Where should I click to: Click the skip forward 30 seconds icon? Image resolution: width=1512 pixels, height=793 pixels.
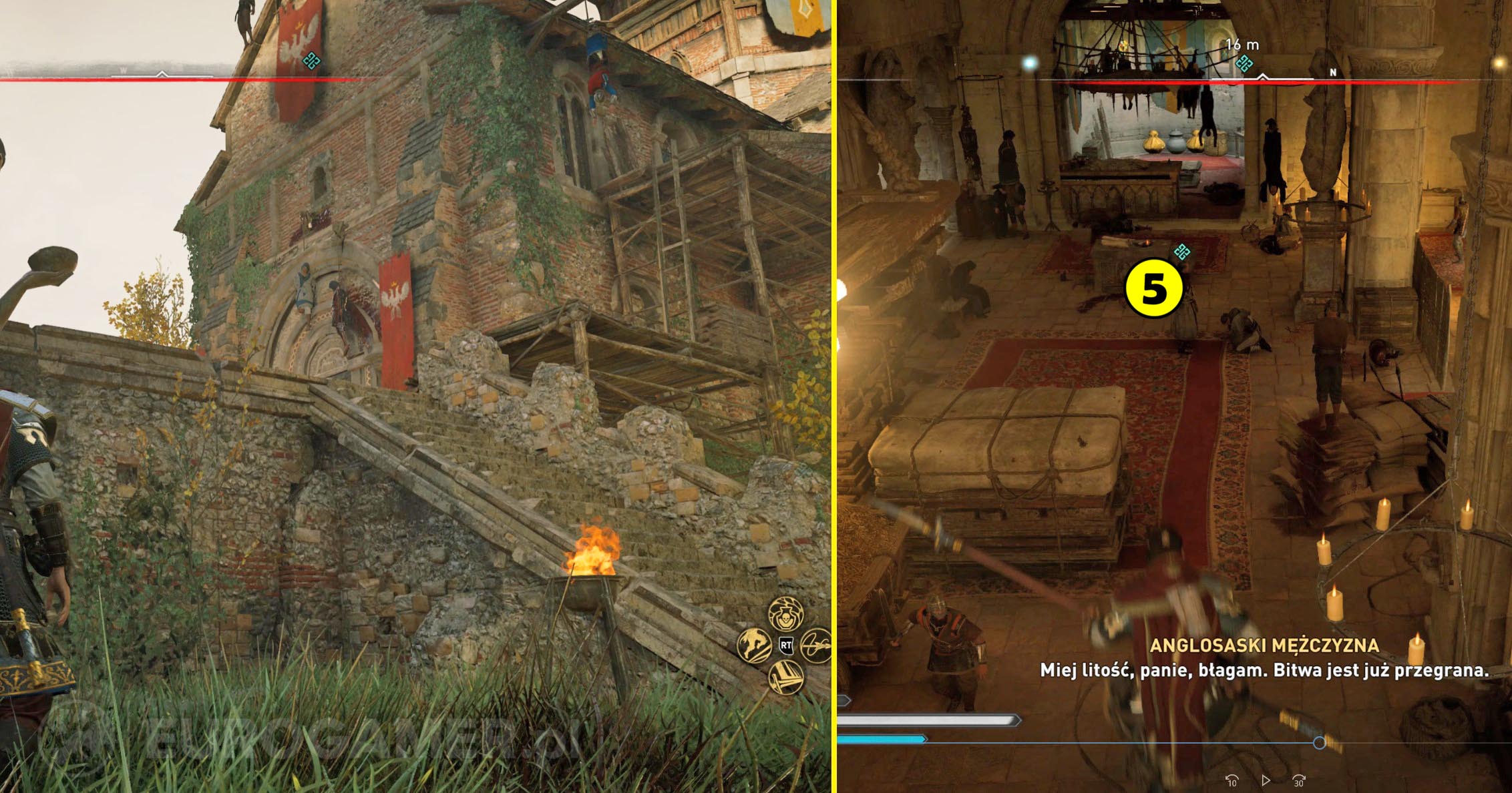[1298, 781]
